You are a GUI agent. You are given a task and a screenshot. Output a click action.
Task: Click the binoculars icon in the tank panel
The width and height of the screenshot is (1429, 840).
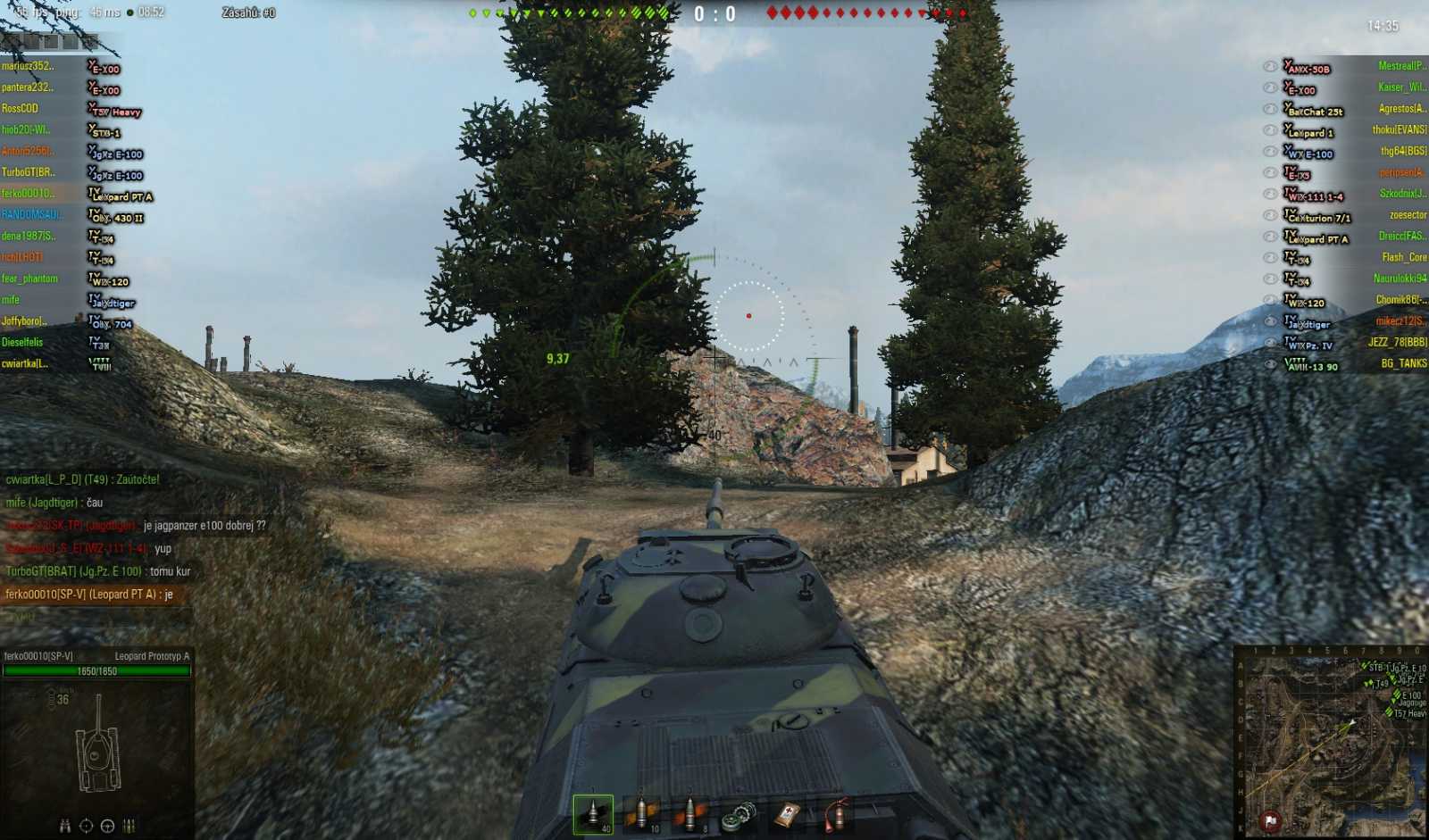[x=65, y=826]
